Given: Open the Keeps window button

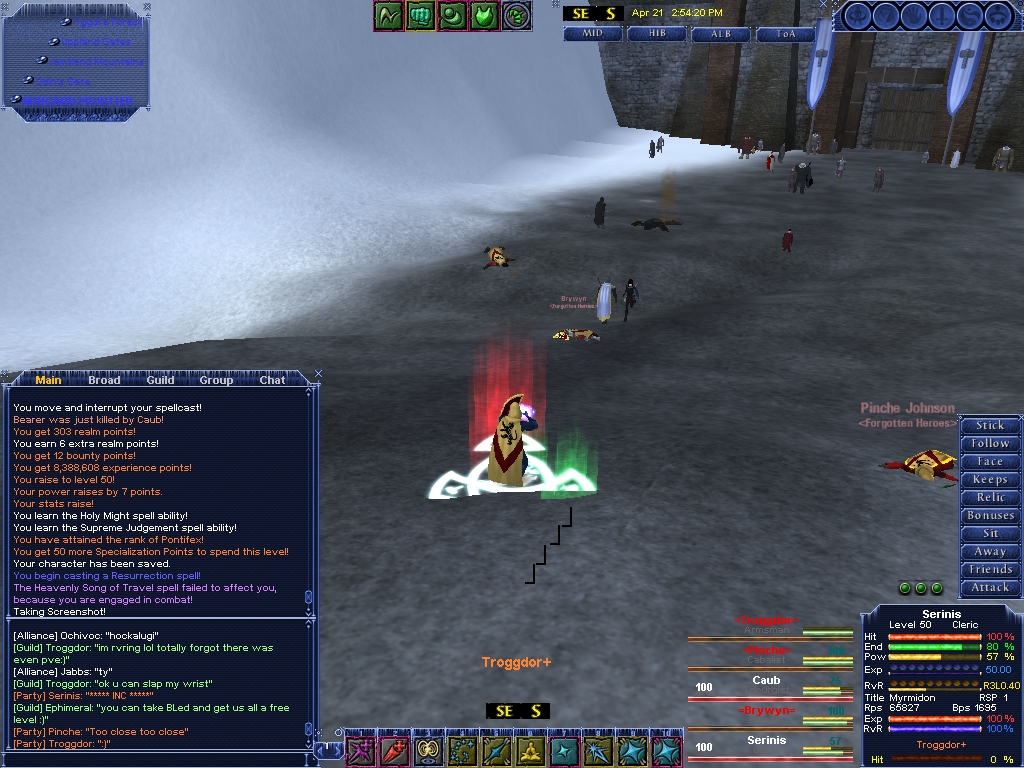Looking at the screenshot, I should tap(990, 479).
